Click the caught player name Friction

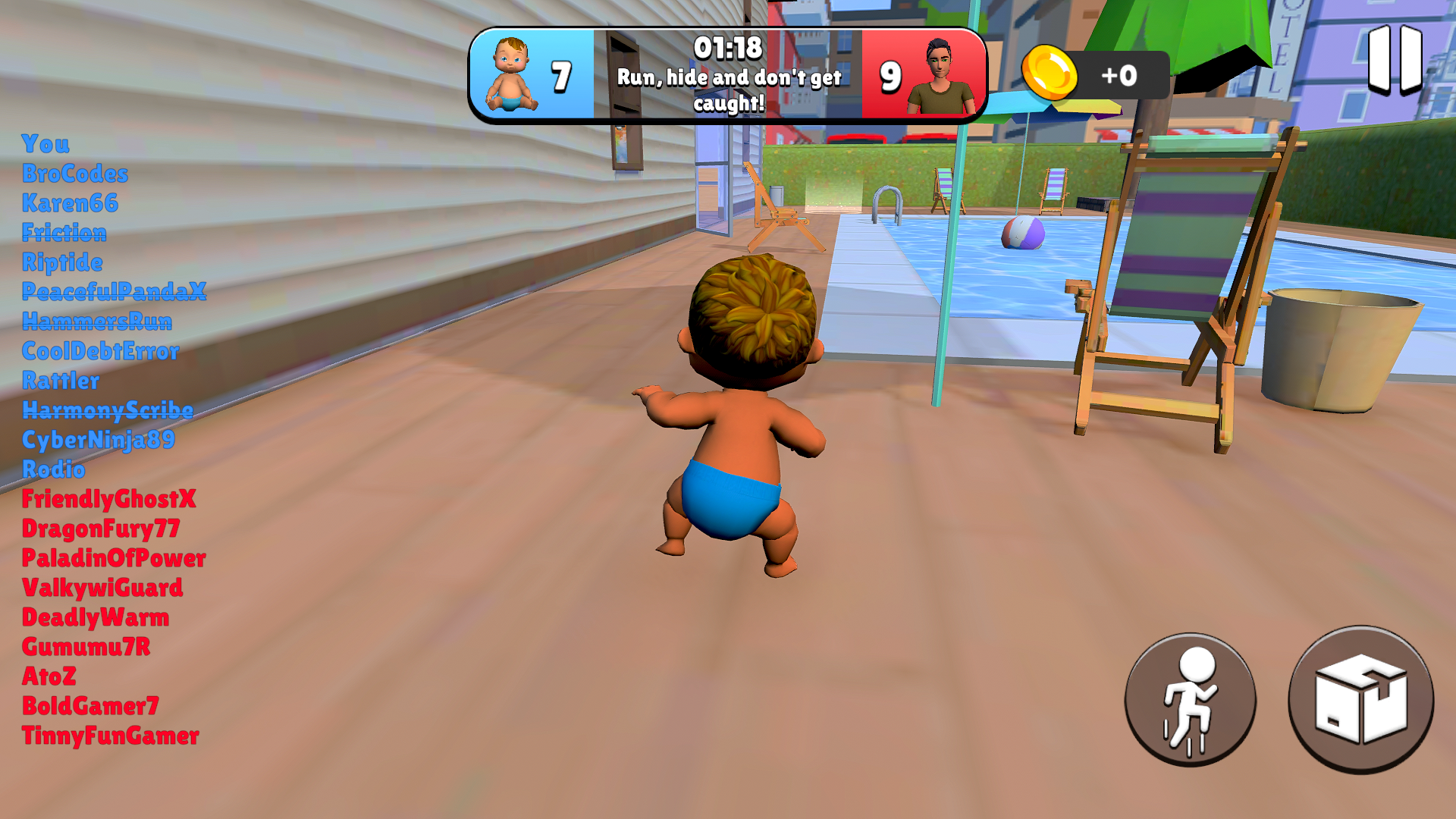coord(65,234)
